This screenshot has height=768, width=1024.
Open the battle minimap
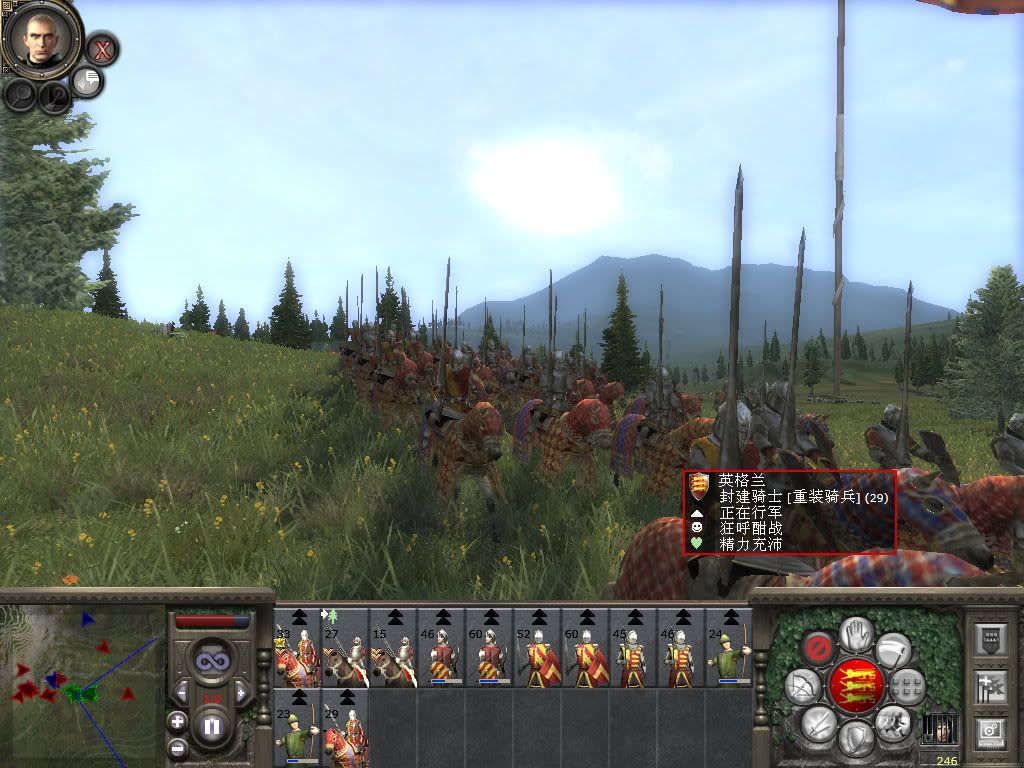(82, 686)
